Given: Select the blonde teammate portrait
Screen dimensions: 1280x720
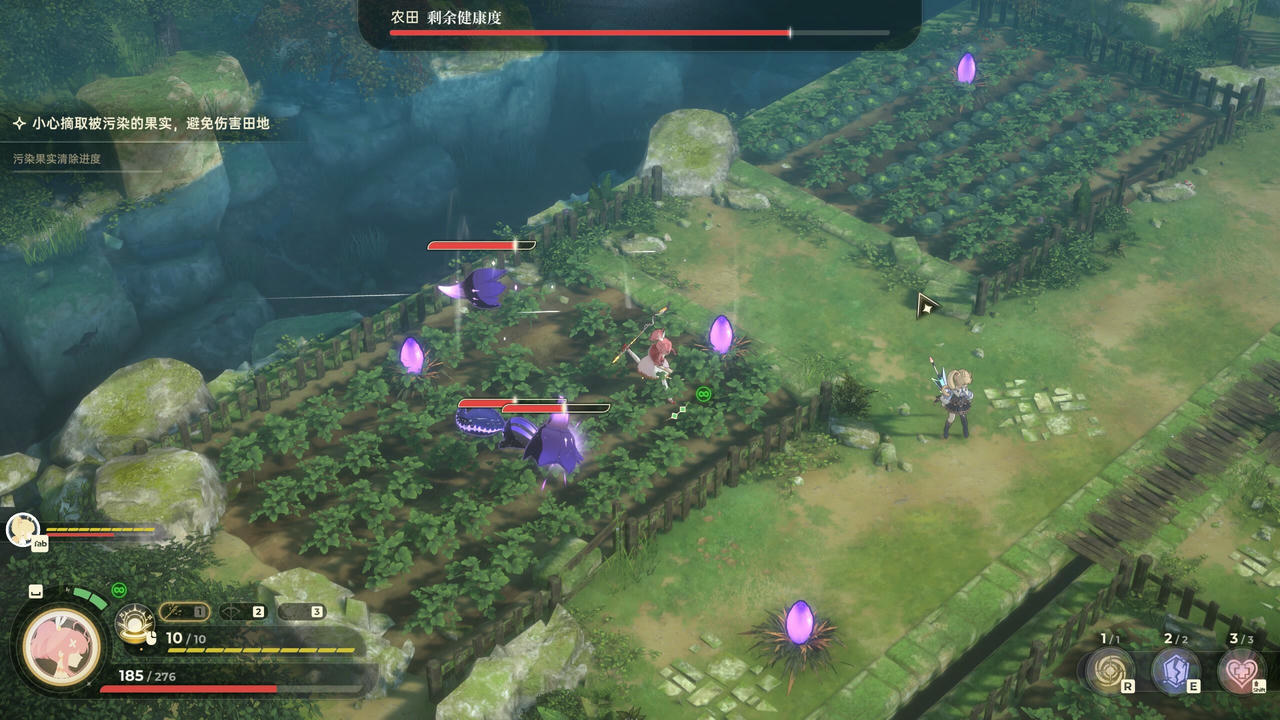Looking at the screenshot, I should tap(22, 529).
